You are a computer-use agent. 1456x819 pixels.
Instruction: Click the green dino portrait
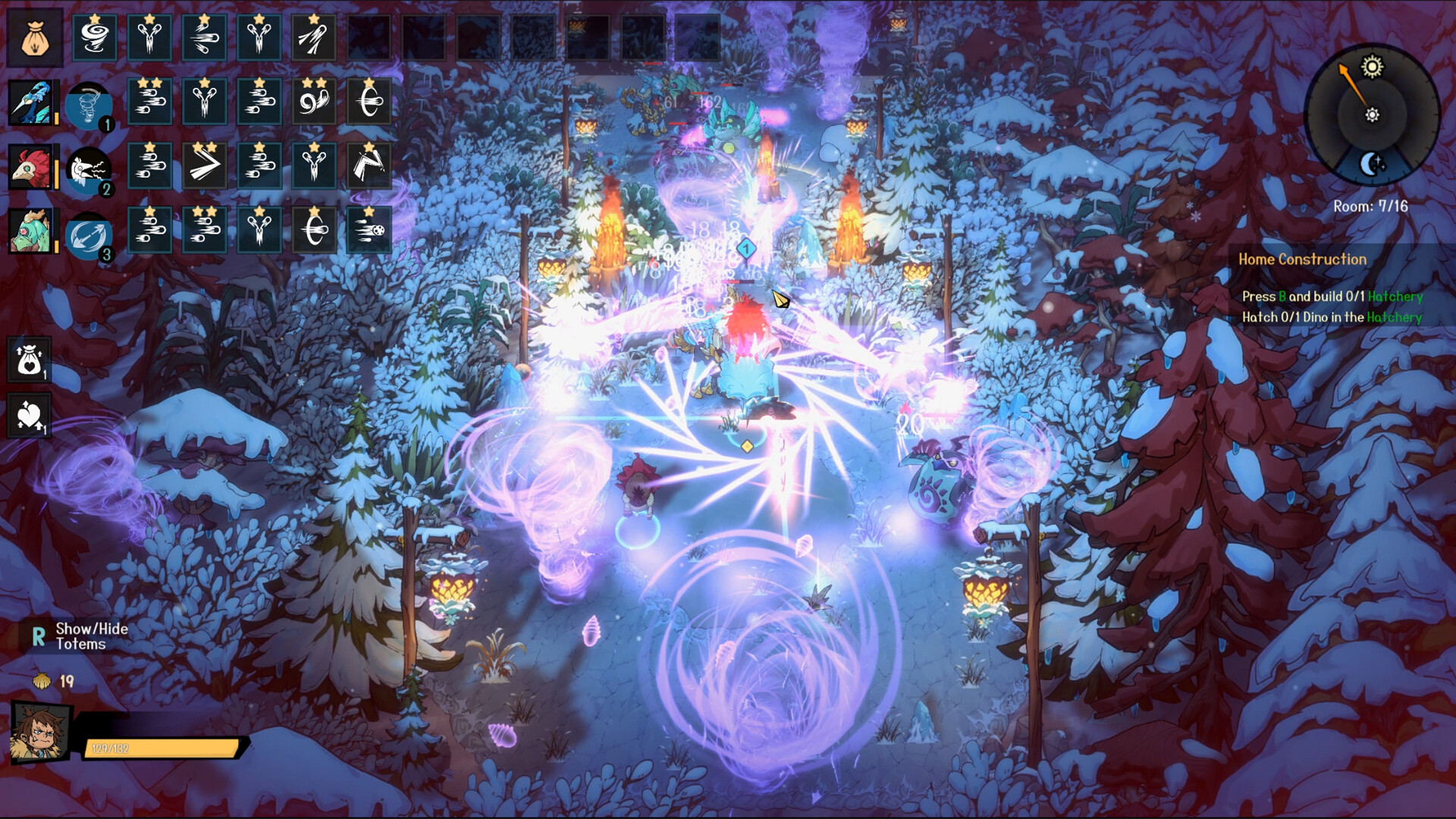click(31, 231)
